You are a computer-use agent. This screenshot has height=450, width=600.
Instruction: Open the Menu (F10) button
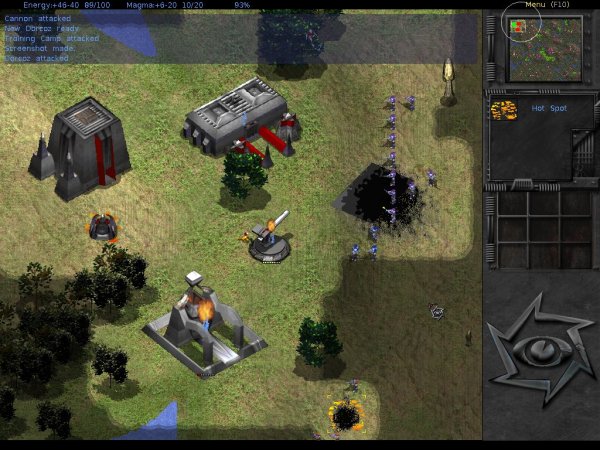[x=547, y=5]
